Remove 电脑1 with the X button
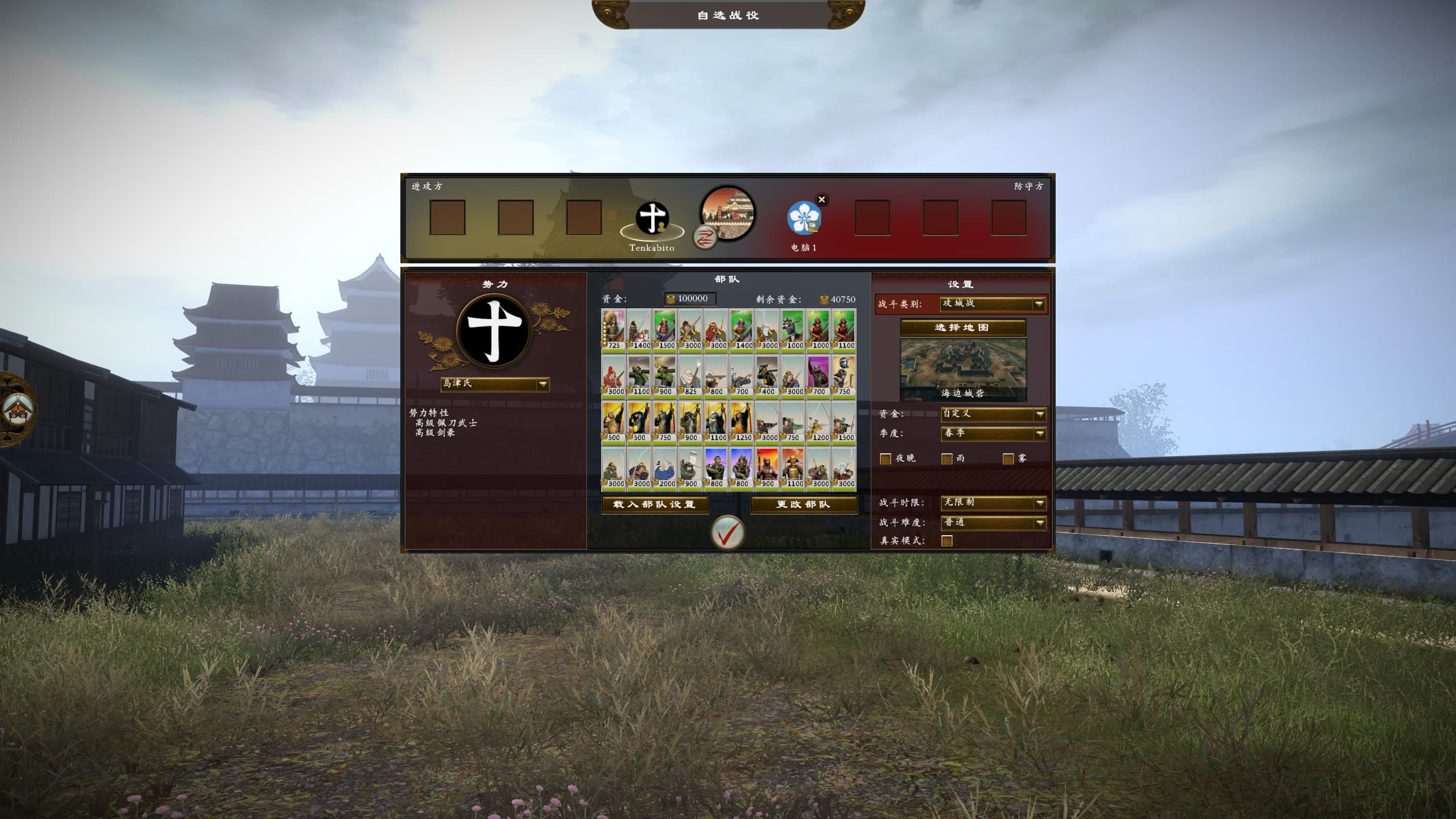Screen dimensions: 1456x819 click(x=821, y=200)
